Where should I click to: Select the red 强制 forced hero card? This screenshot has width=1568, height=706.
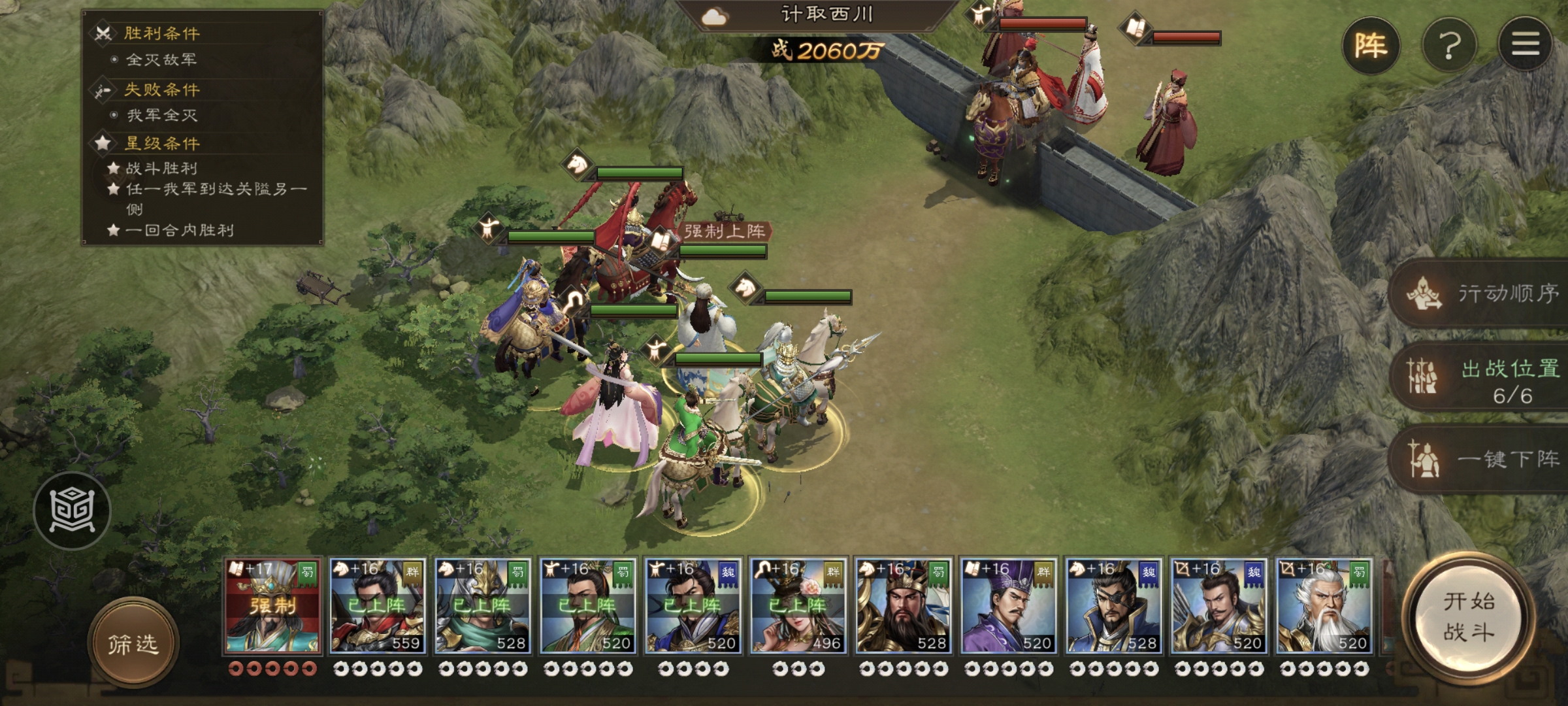click(273, 606)
